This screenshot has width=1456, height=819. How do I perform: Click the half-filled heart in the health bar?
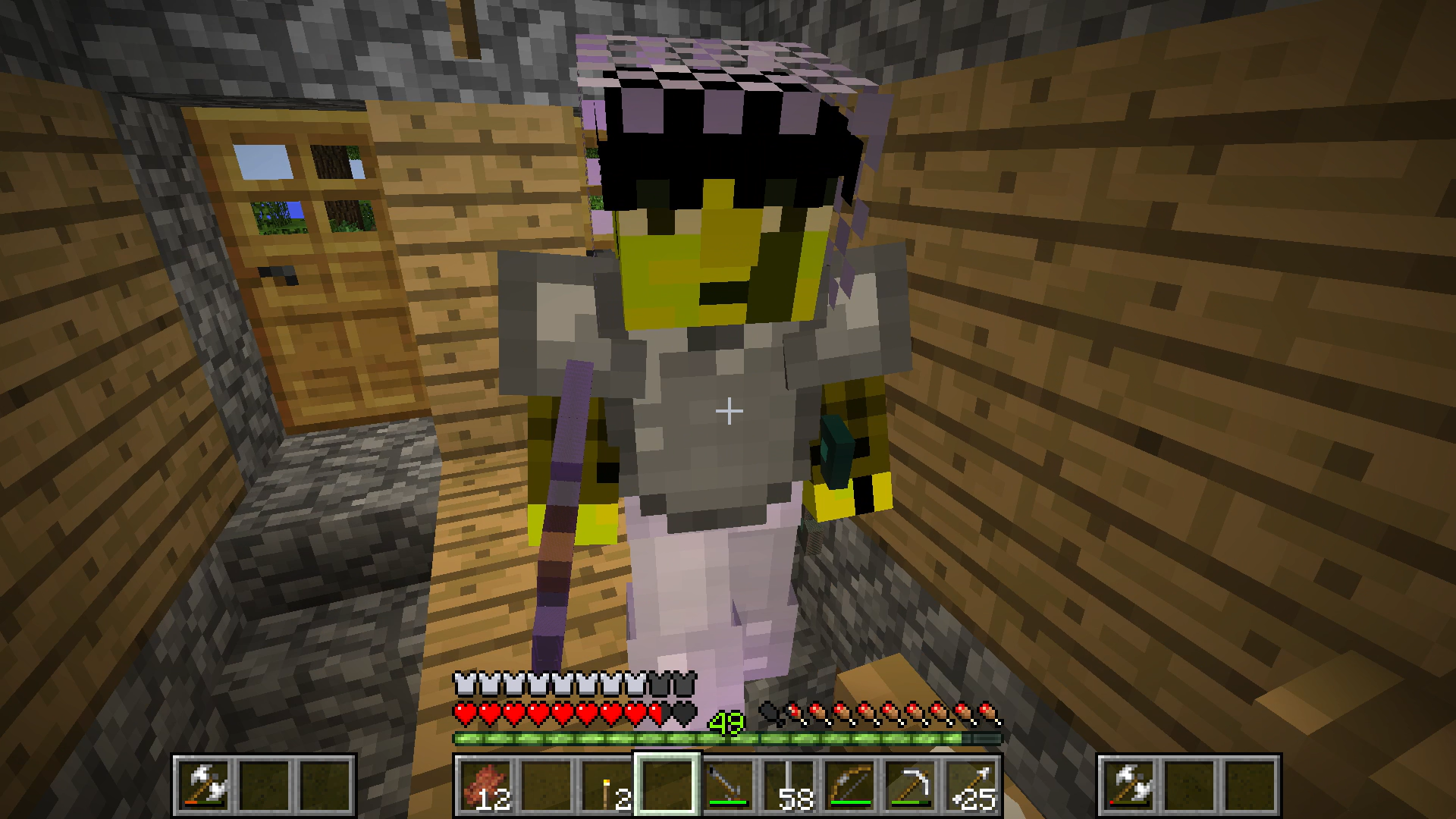655,713
